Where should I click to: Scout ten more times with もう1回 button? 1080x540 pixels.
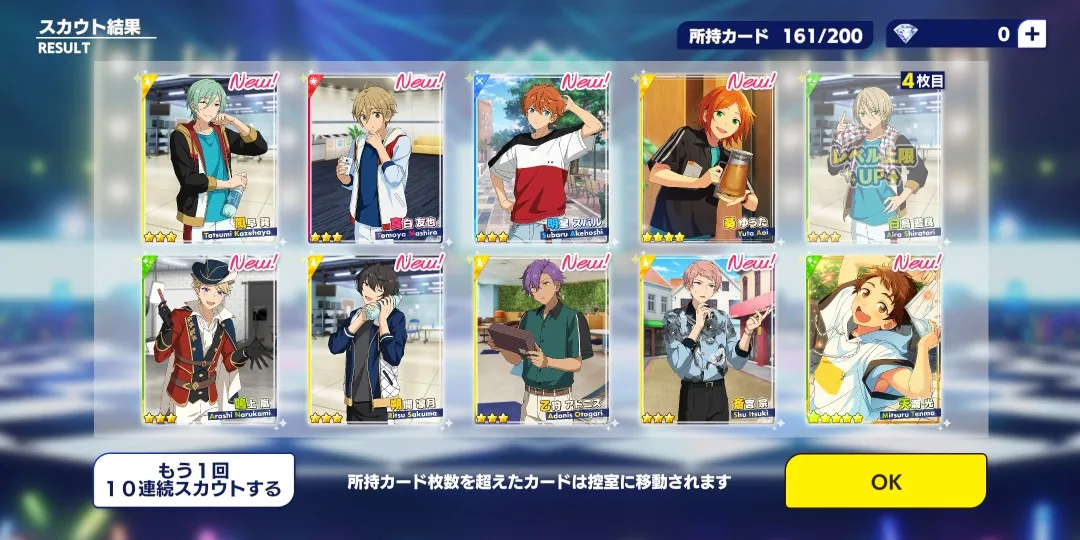[x=194, y=481]
